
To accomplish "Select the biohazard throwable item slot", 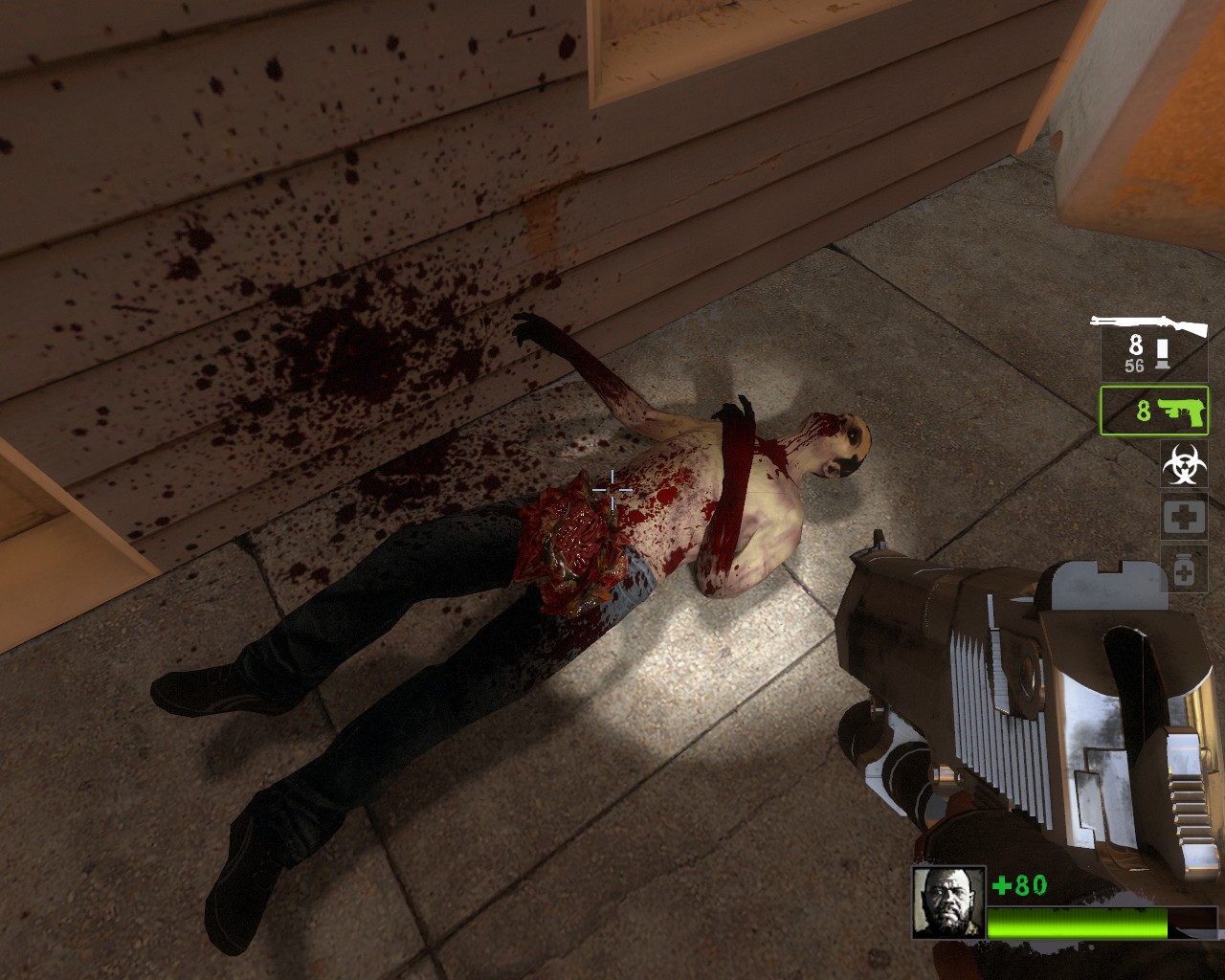I will 1184,464.
